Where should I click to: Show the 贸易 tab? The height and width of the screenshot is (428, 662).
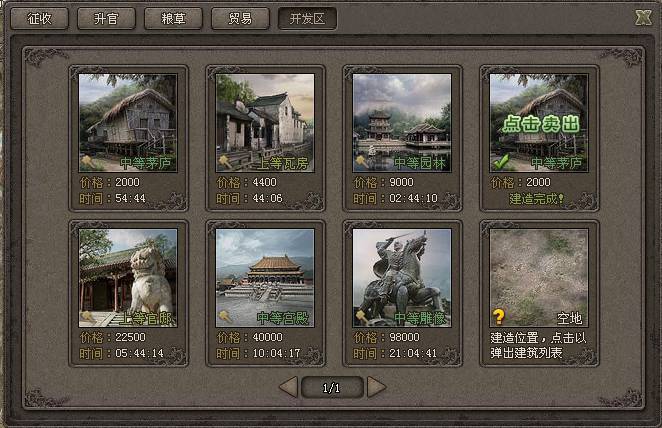(240, 18)
